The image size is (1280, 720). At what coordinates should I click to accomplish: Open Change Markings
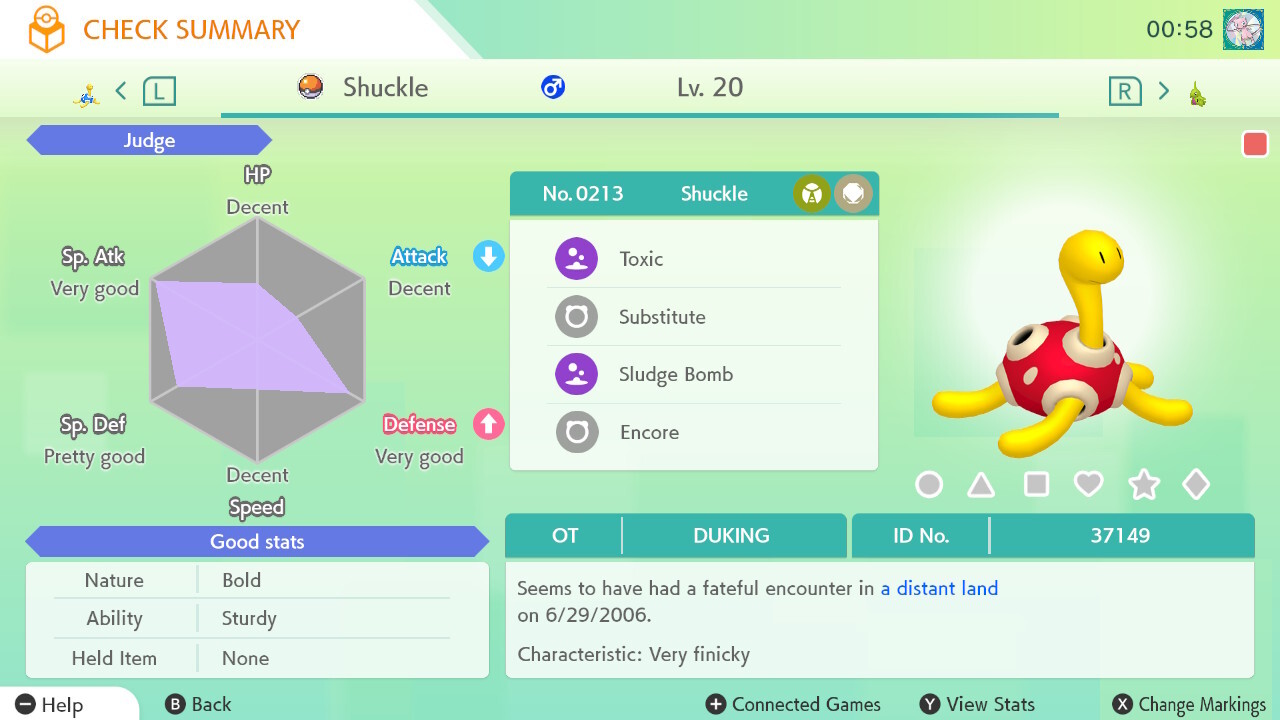click(1189, 705)
